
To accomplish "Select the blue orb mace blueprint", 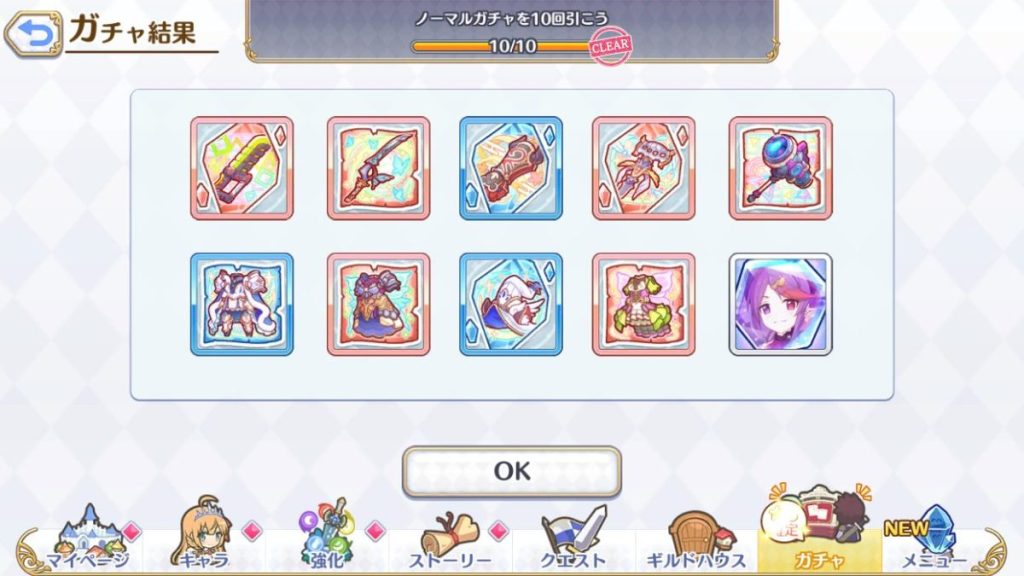I will tap(780, 168).
